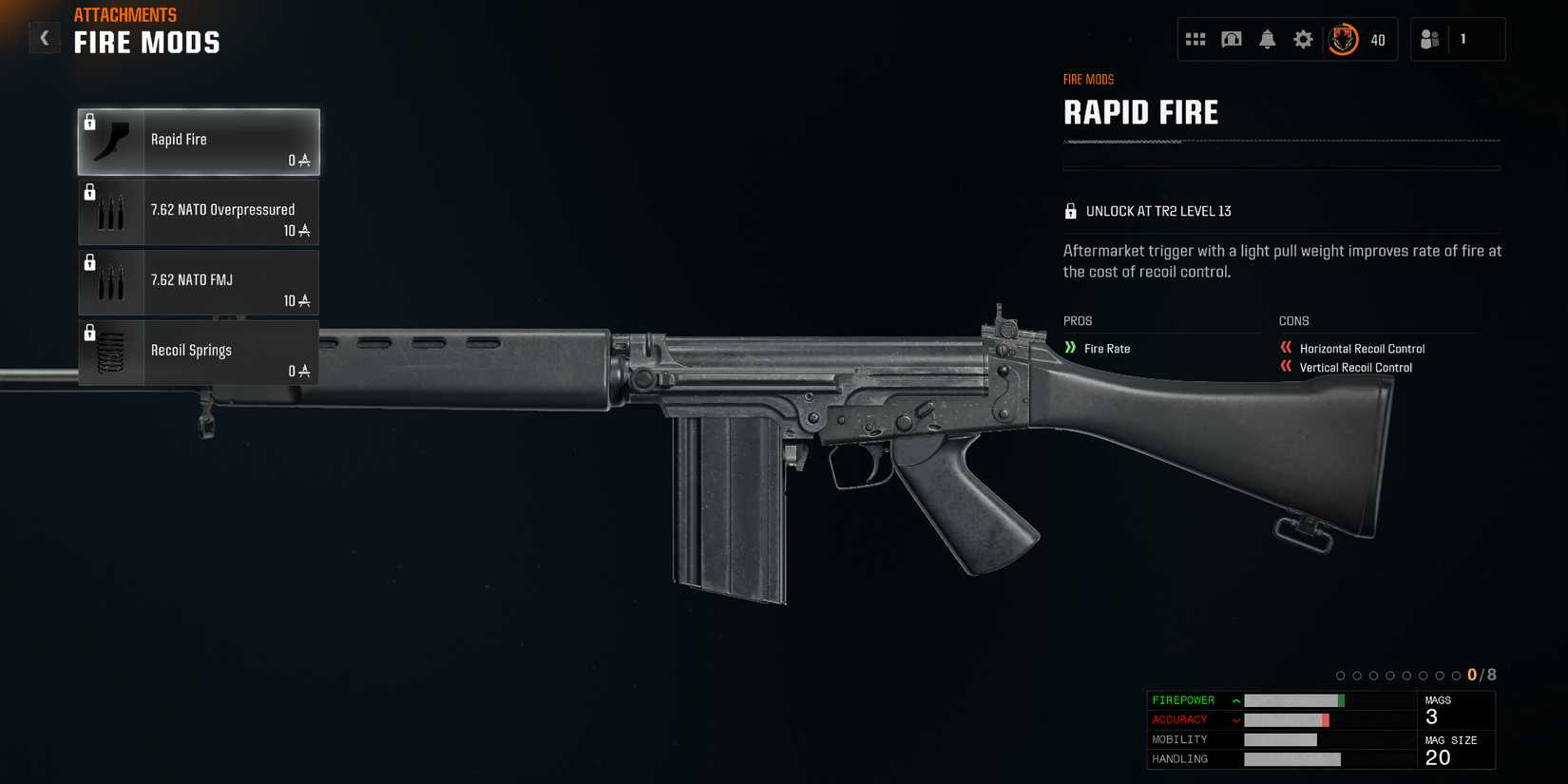Switch to the Fire Mods heading label
This screenshot has height=784, width=1568.
[x=146, y=42]
